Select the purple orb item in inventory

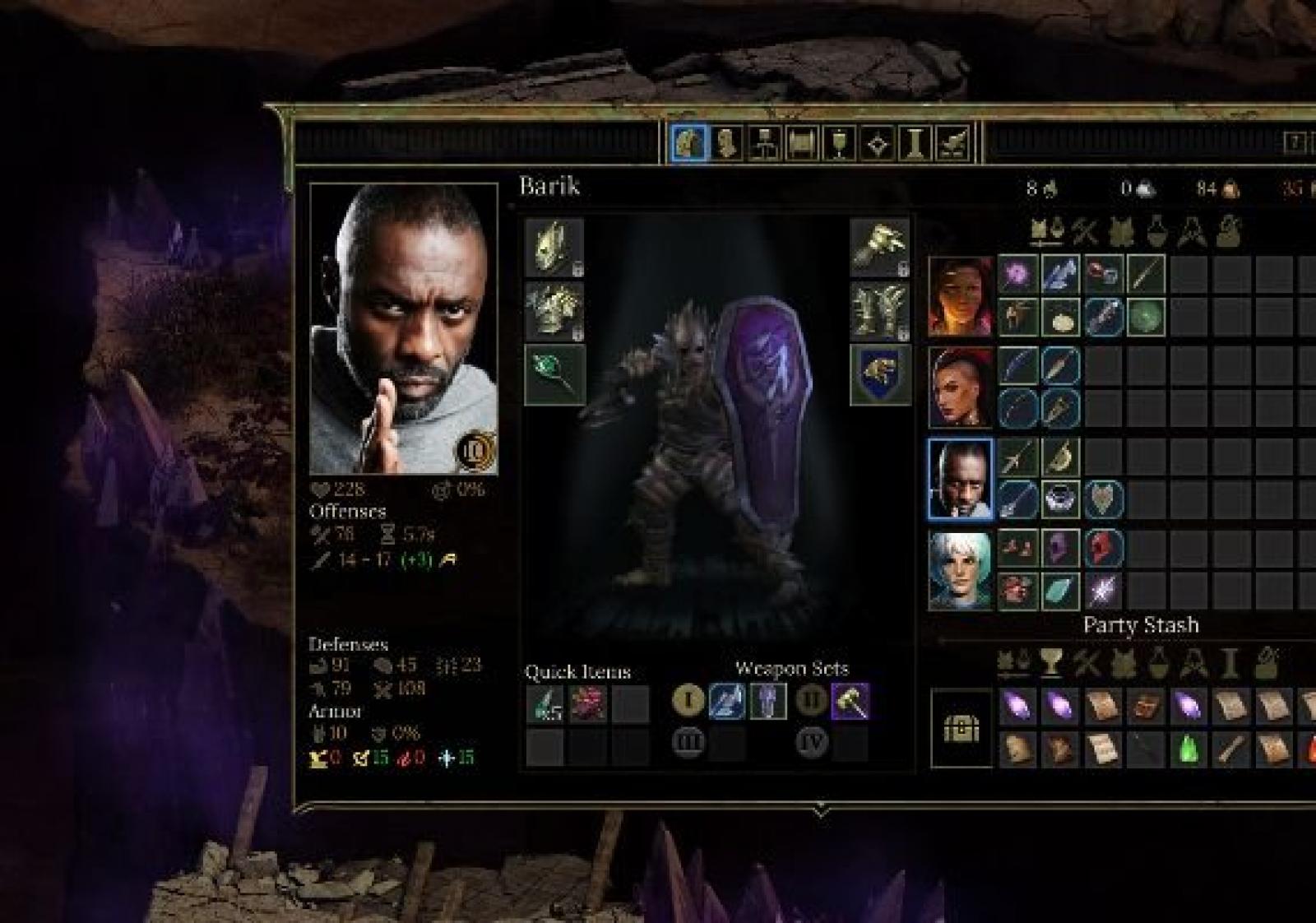[x=1017, y=274]
